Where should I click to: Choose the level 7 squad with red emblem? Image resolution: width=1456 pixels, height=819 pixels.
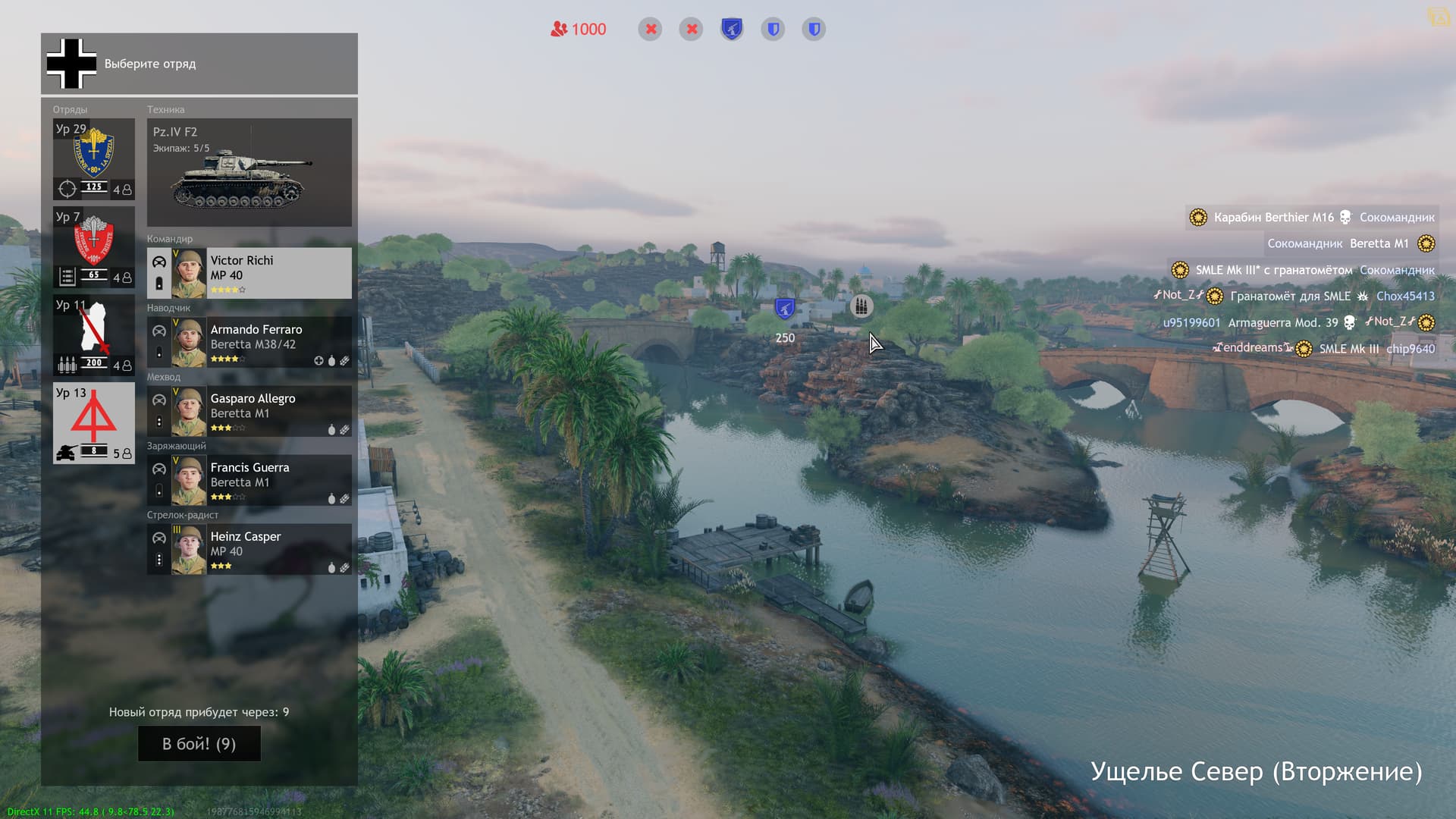coord(94,247)
